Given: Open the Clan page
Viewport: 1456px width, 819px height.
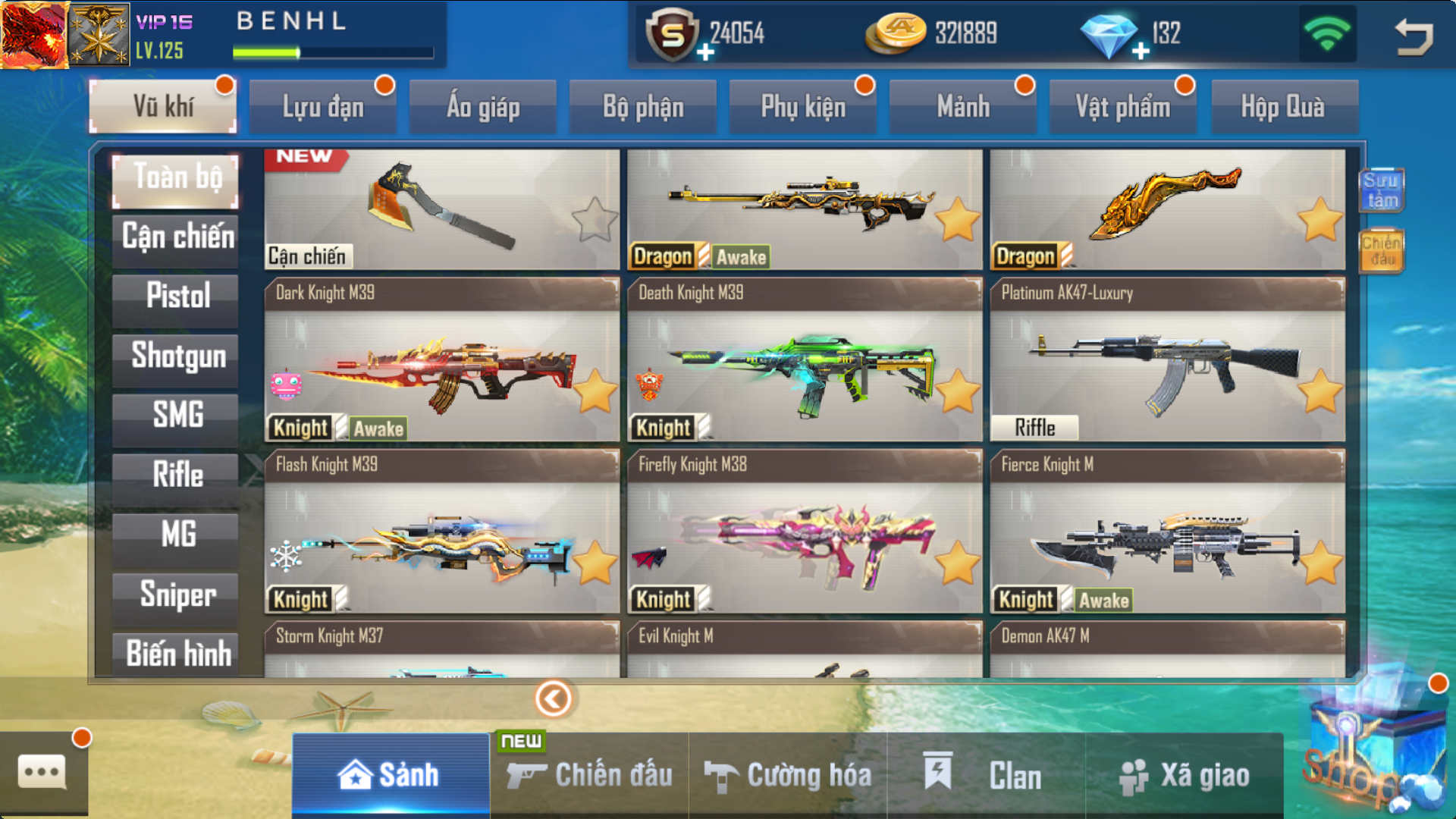Looking at the screenshot, I should point(986,775).
